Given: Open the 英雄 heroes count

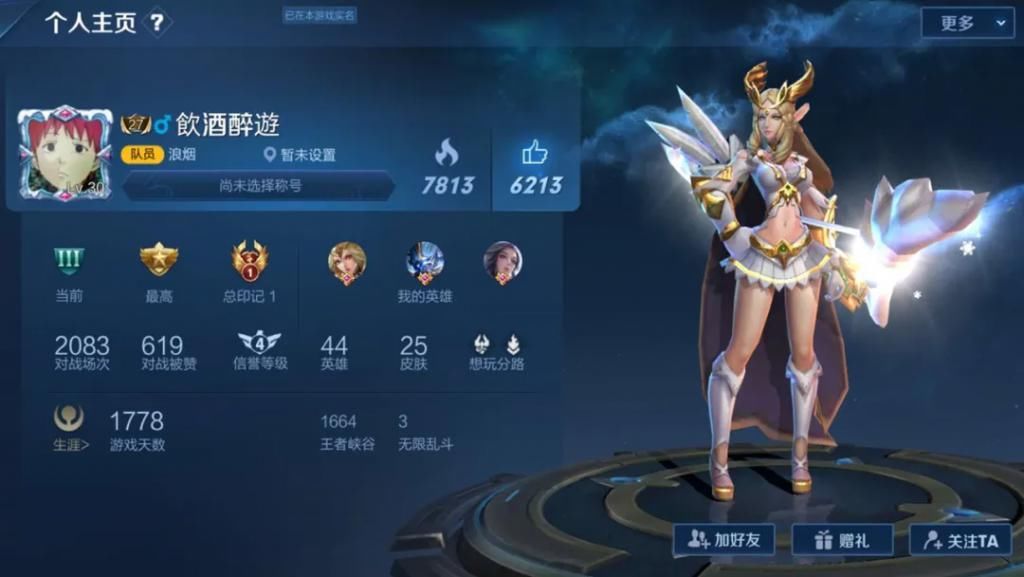Looking at the screenshot, I should [334, 352].
